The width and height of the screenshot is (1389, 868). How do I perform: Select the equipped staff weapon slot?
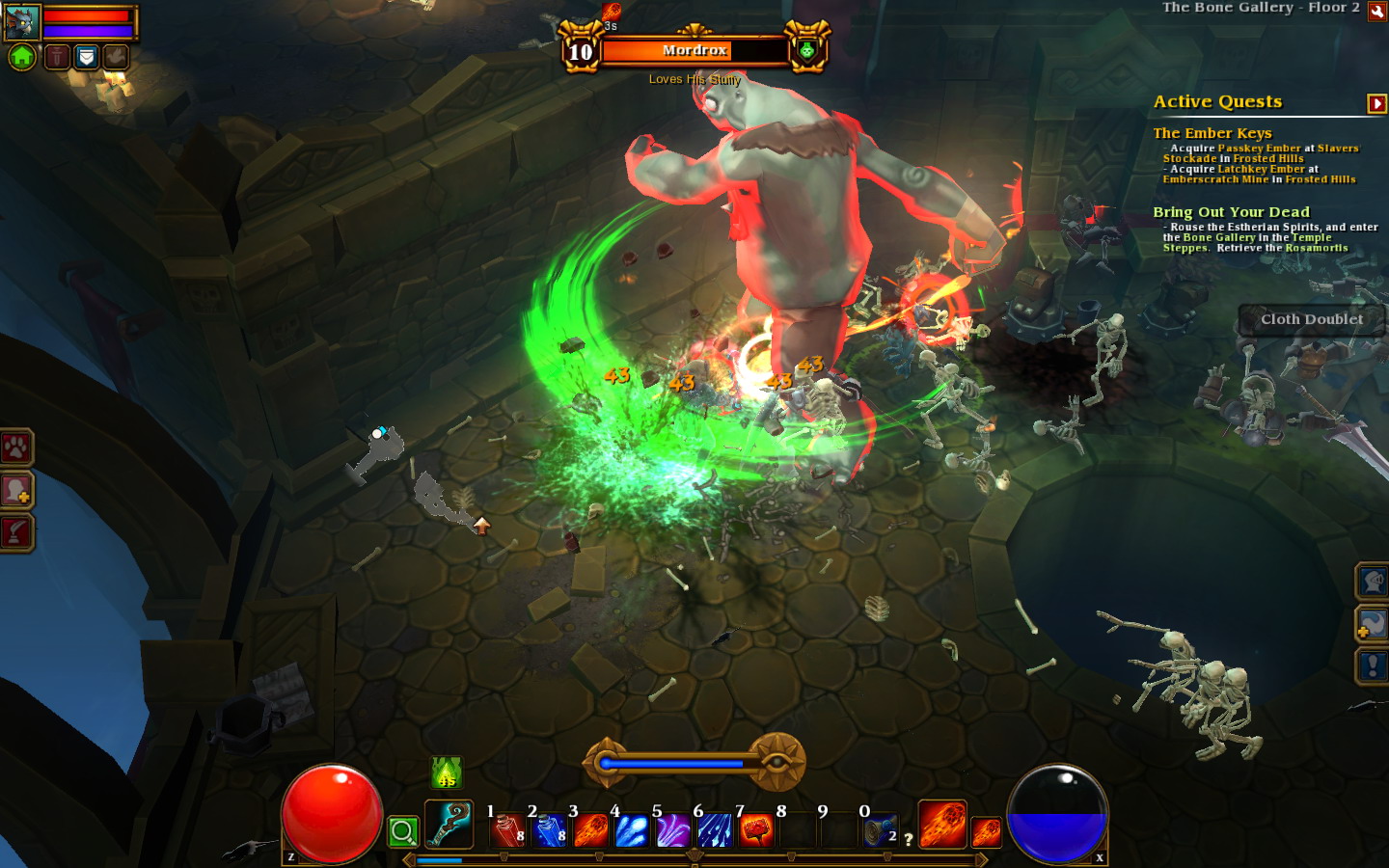tap(449, 825)
